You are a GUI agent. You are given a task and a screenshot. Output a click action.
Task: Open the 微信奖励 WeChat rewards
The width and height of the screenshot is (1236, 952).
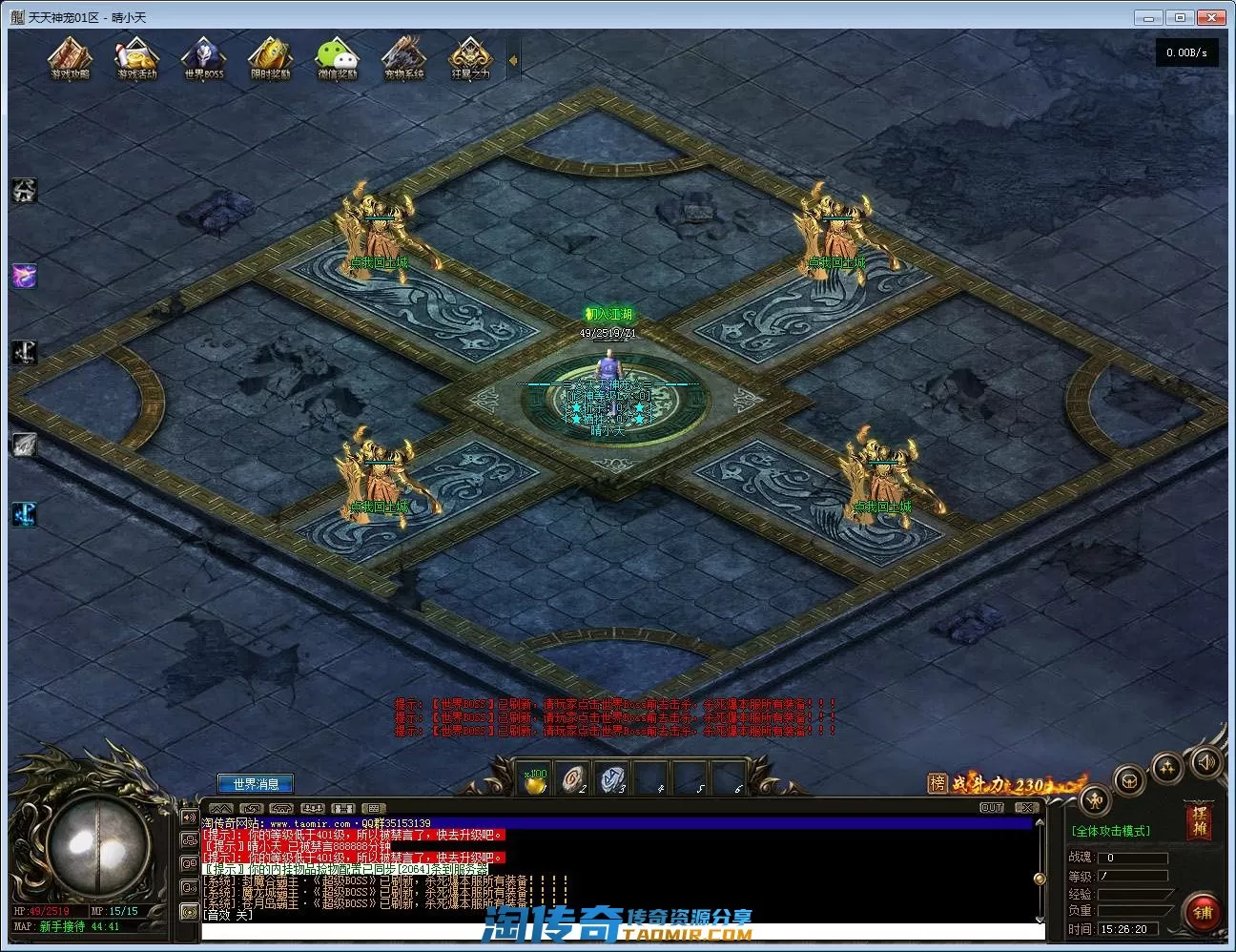click(337, 57)
